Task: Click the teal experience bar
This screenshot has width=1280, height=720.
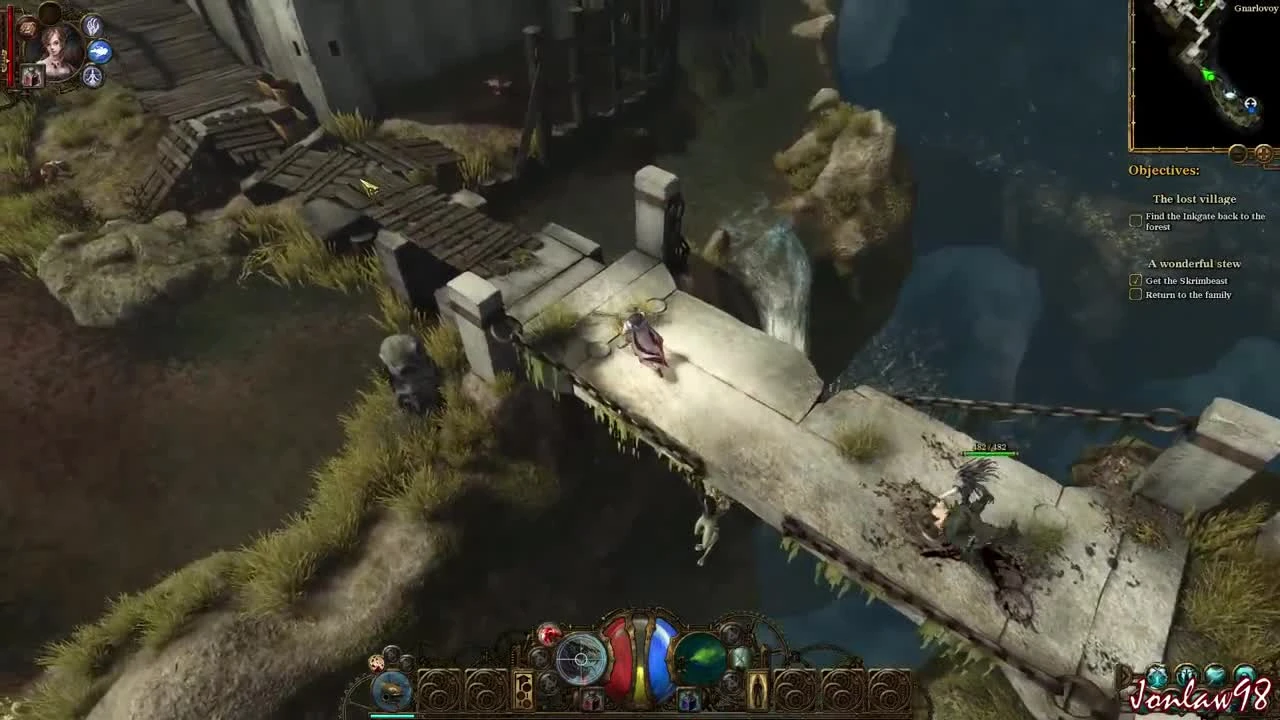Action: 395,714
